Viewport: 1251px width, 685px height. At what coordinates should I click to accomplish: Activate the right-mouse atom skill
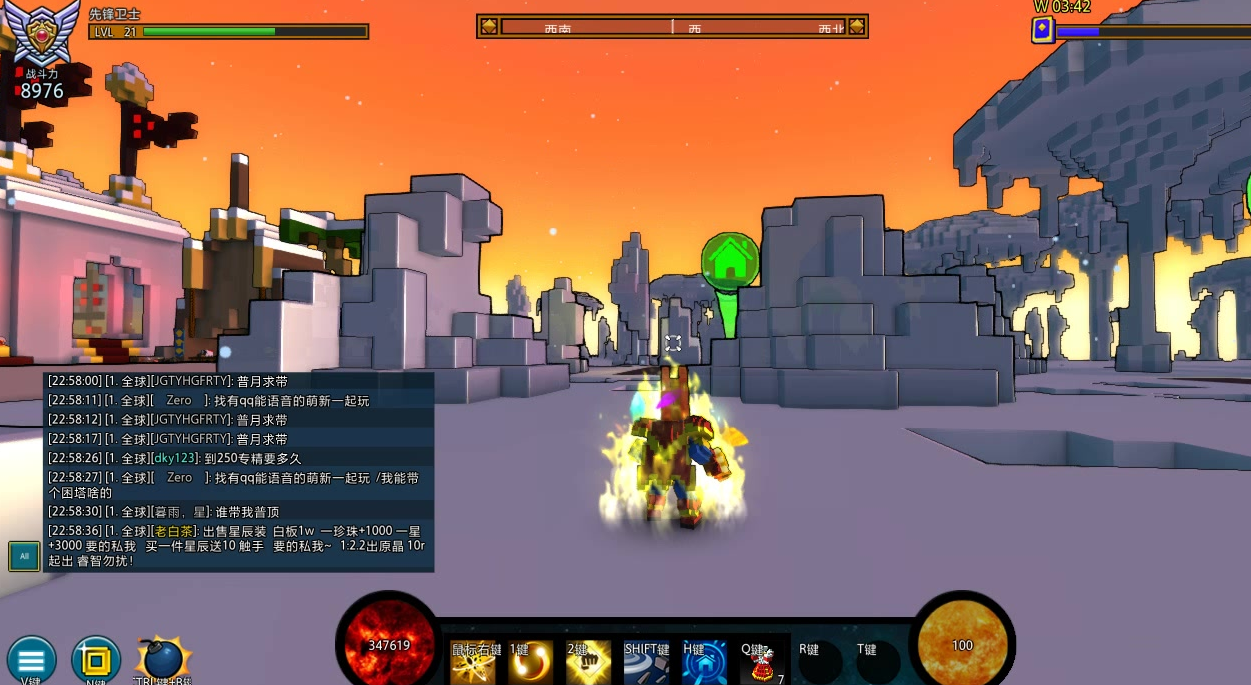[x=472, y=662]
